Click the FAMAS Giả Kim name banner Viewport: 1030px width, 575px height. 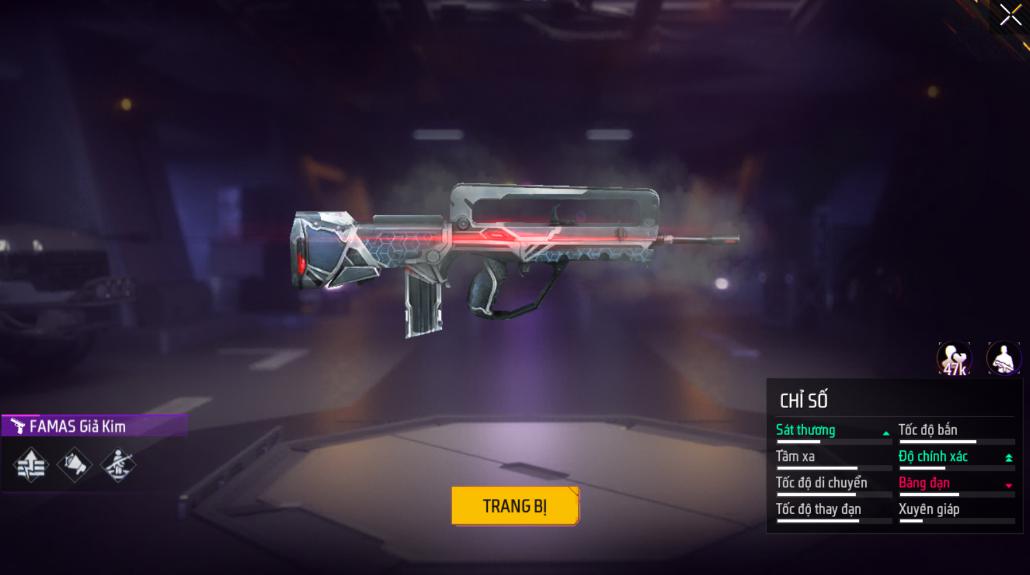[x=93, y=426]
